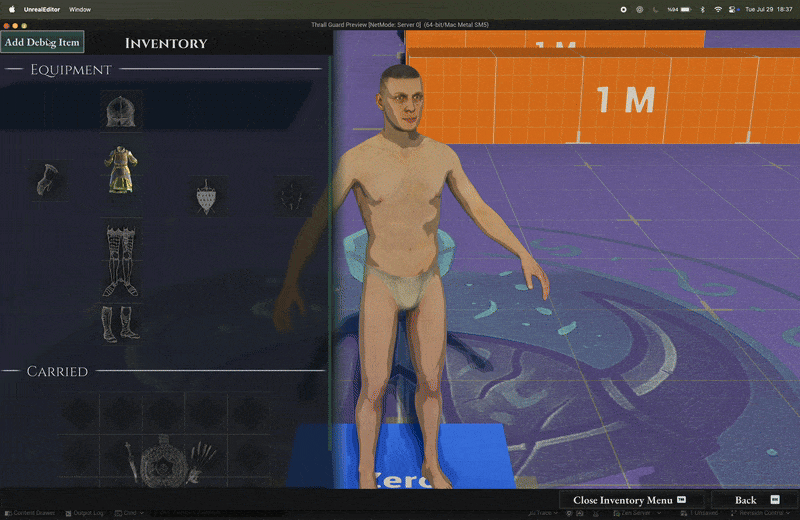Select the round flask item in Carried
The height and width of the screenshot is (520, 800).
(x=162, y=464)
